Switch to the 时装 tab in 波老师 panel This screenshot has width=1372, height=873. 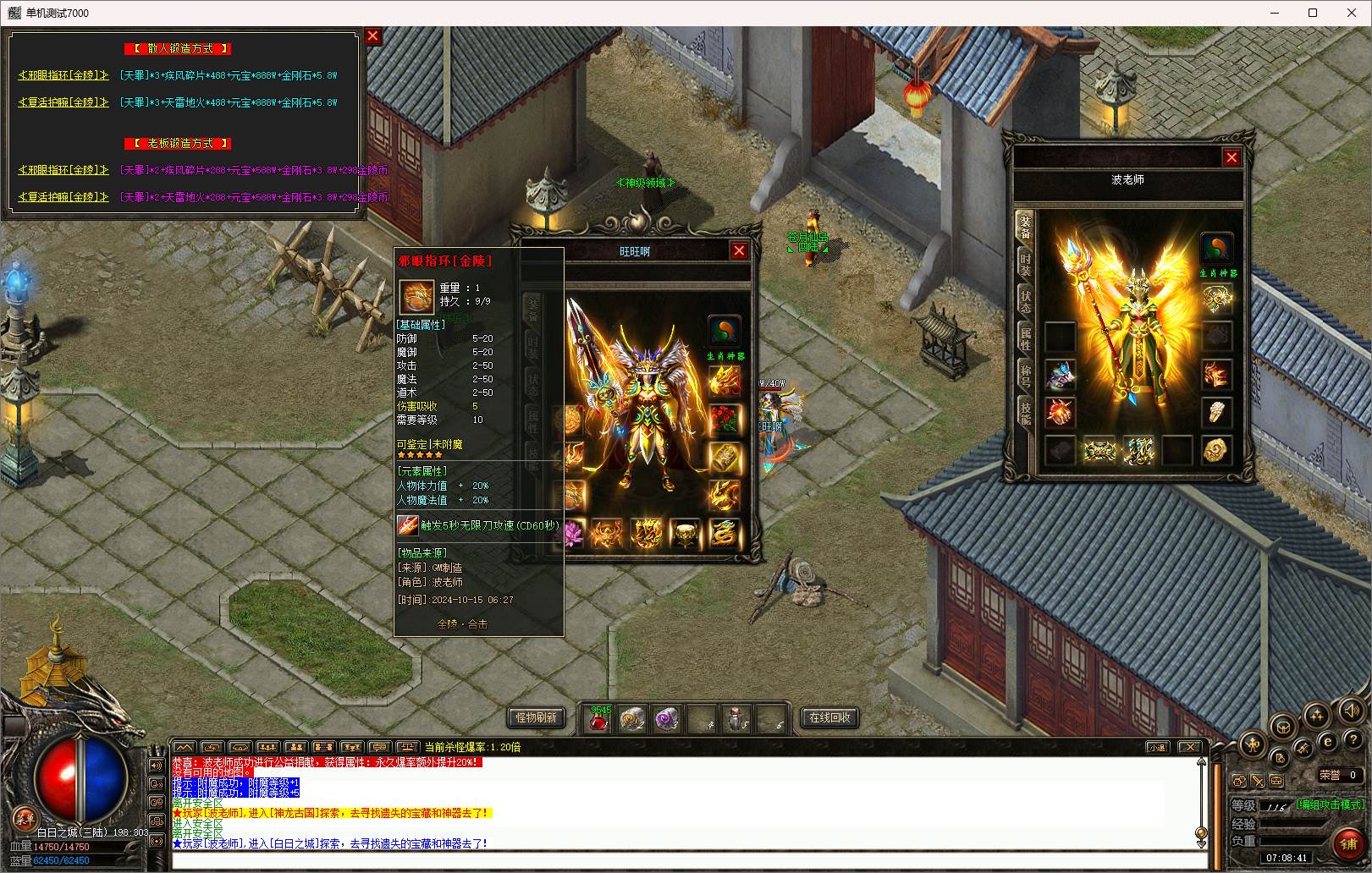(x=1023, y=264)
